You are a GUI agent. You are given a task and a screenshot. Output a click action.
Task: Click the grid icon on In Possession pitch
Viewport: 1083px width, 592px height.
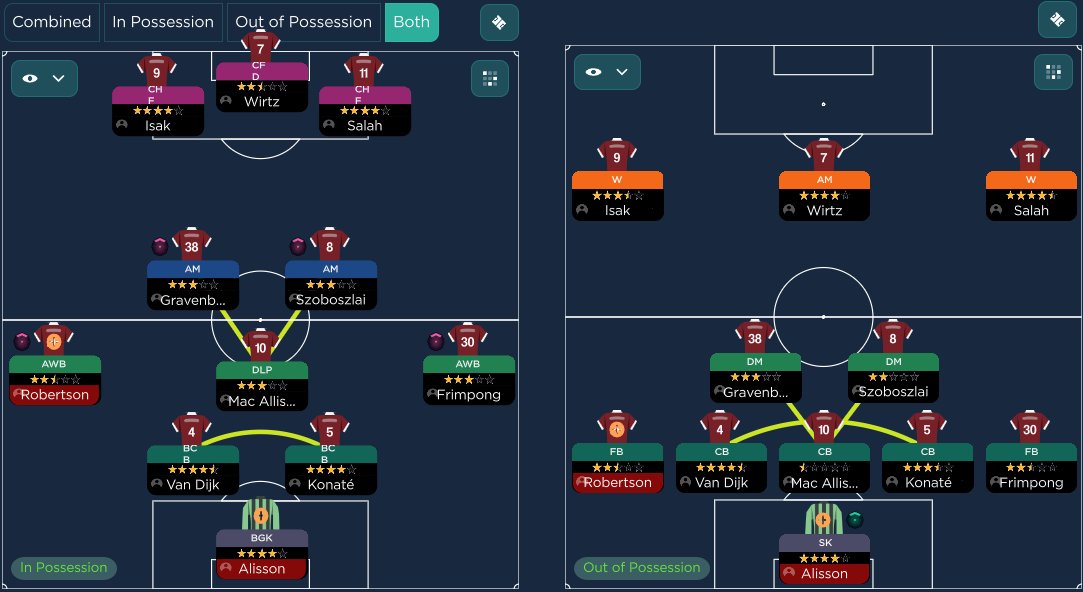click(490, 78)
